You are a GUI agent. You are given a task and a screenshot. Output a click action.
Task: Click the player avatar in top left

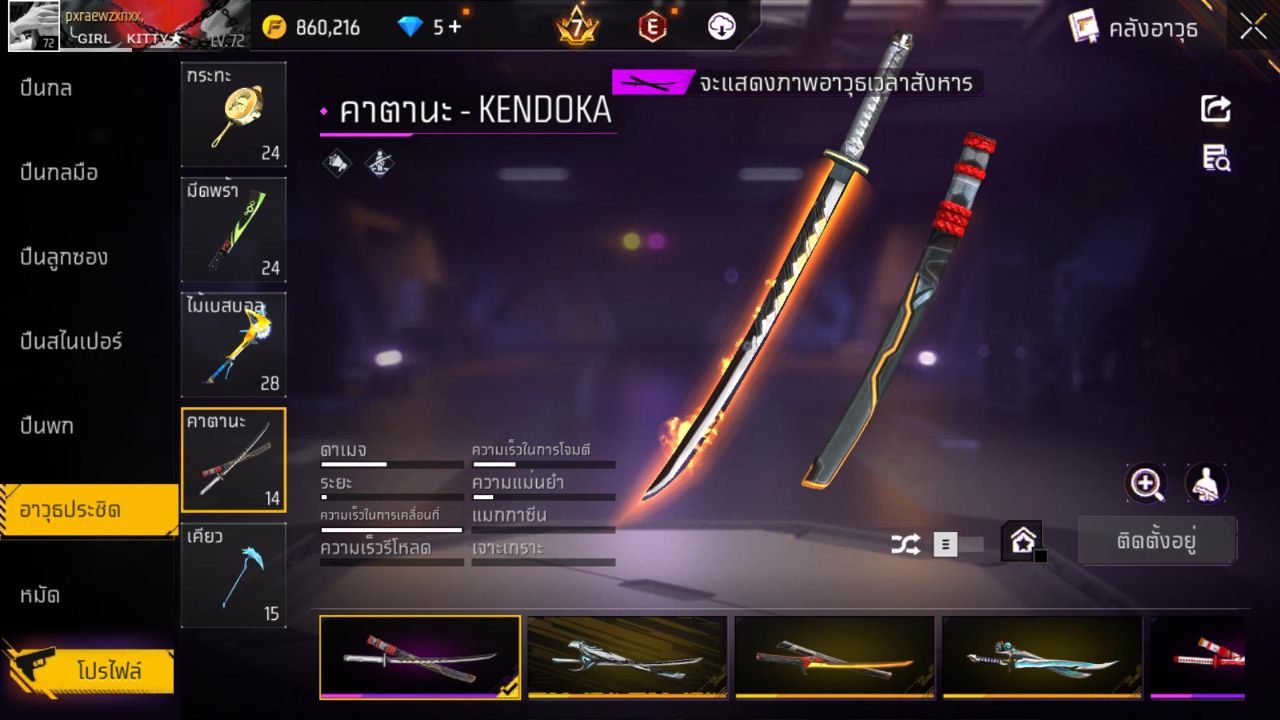point(31,25)
